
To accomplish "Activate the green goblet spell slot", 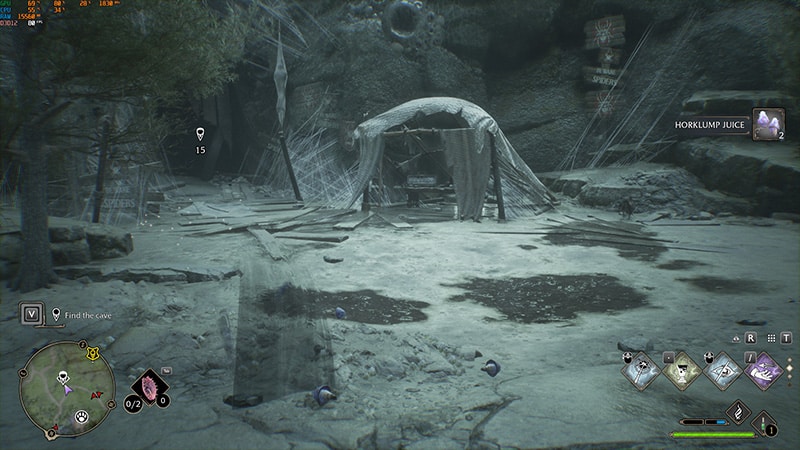I will point(681,370).
